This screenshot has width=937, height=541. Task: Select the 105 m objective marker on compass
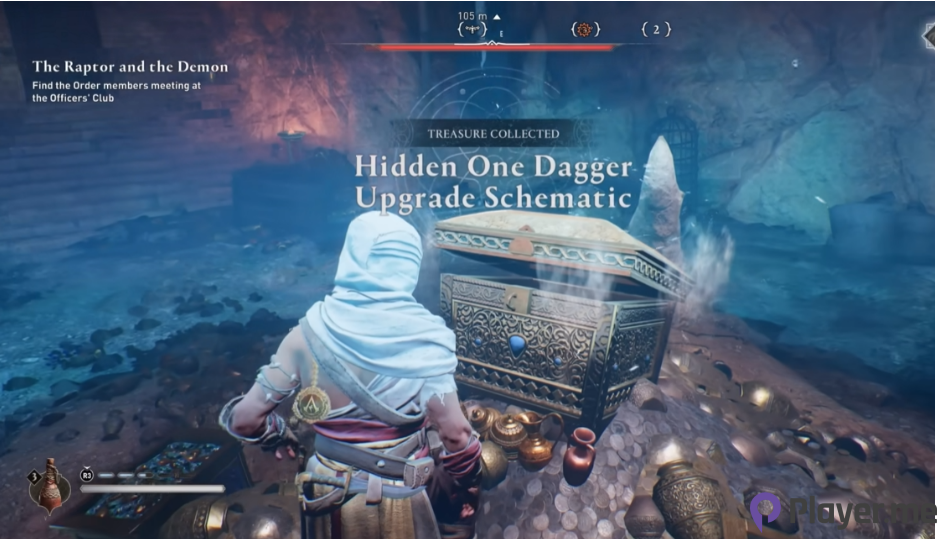tap(472, 30)
